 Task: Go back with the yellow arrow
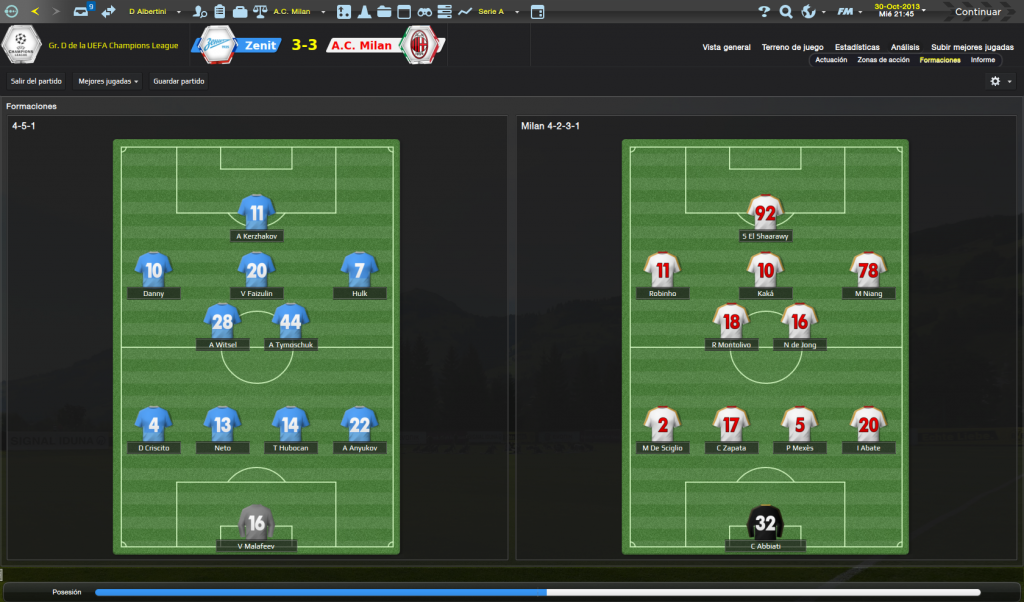click(35, 12)
